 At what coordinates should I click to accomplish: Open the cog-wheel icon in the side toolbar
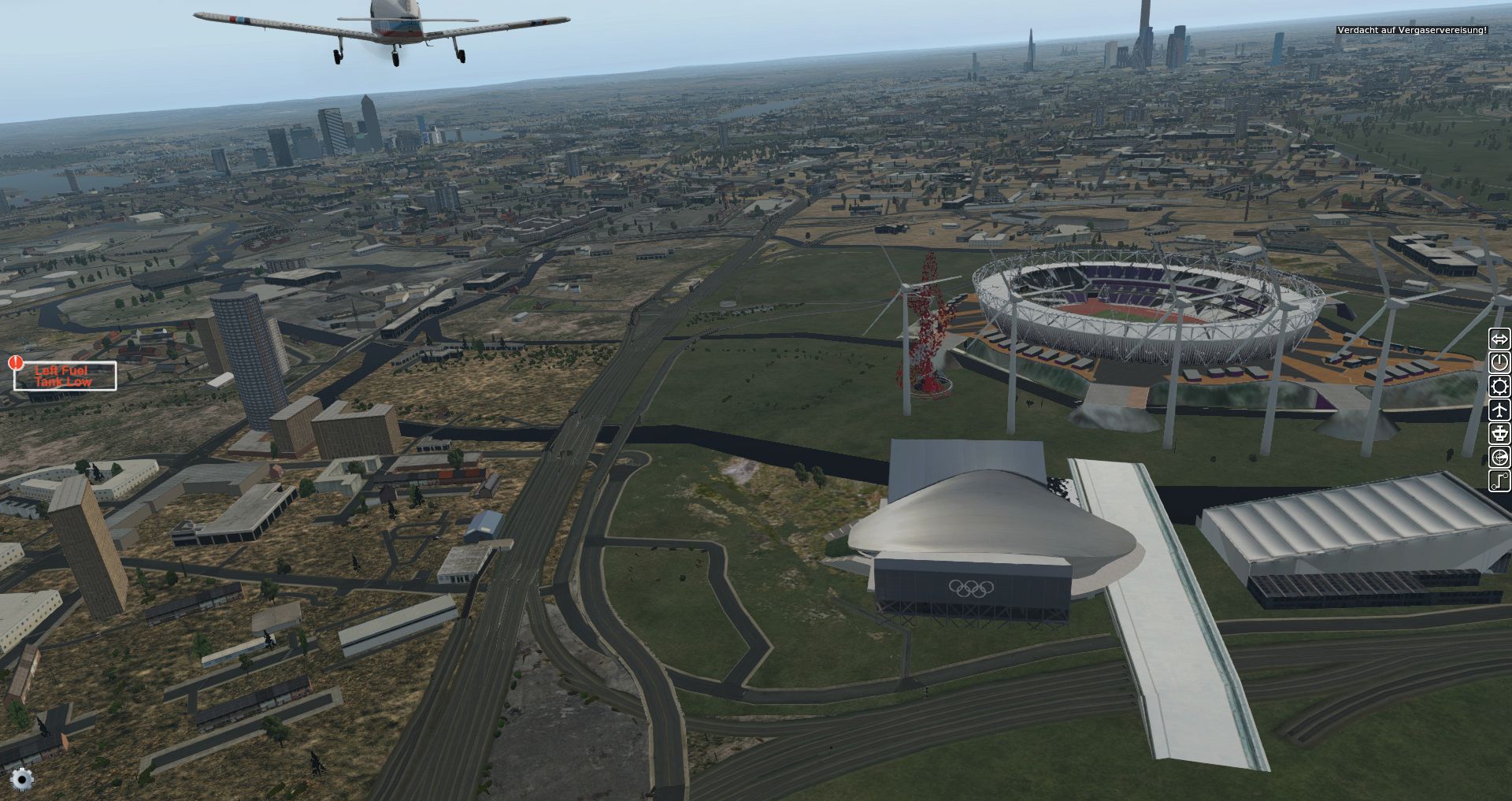click(x=1499, y=386)
